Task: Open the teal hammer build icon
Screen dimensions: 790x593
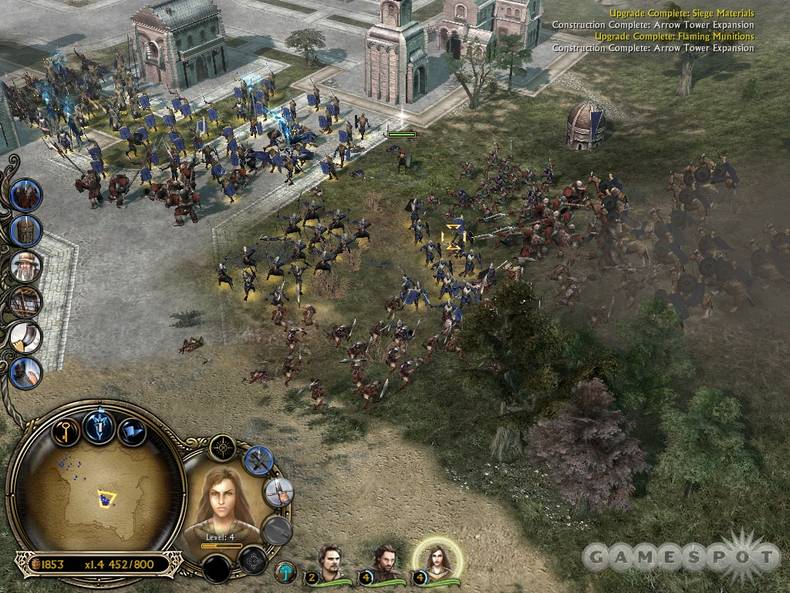Action: pyautogui.click(x=286, y=571)
